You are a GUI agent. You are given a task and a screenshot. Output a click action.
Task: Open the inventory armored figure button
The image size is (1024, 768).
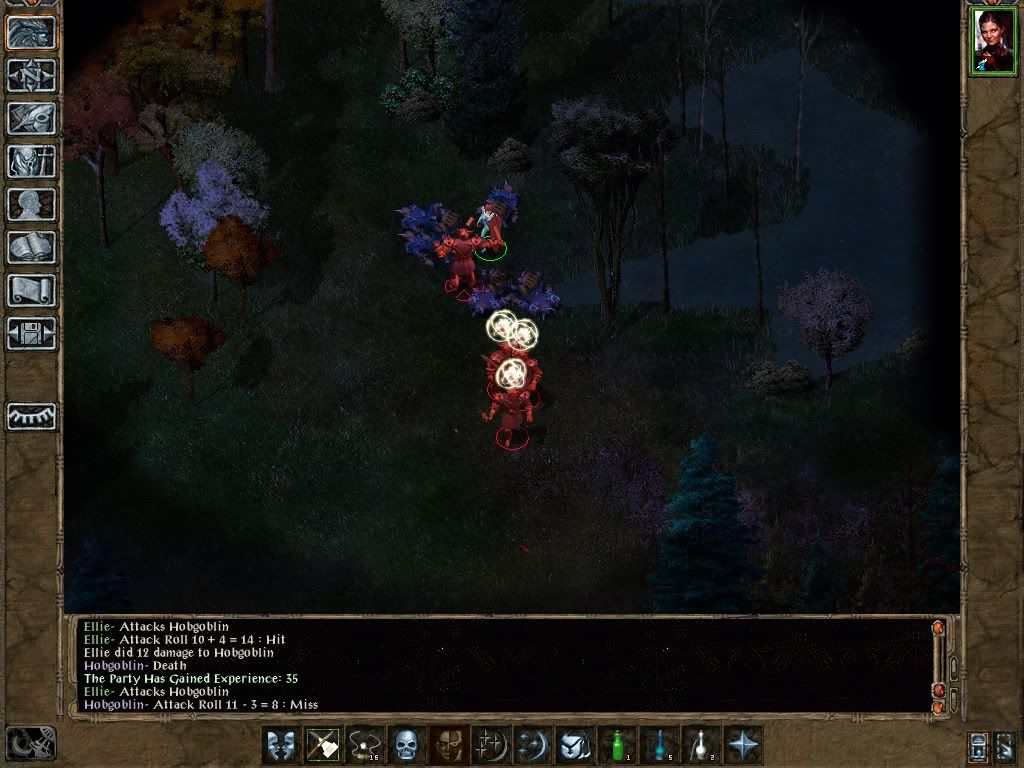coord(31,161)
